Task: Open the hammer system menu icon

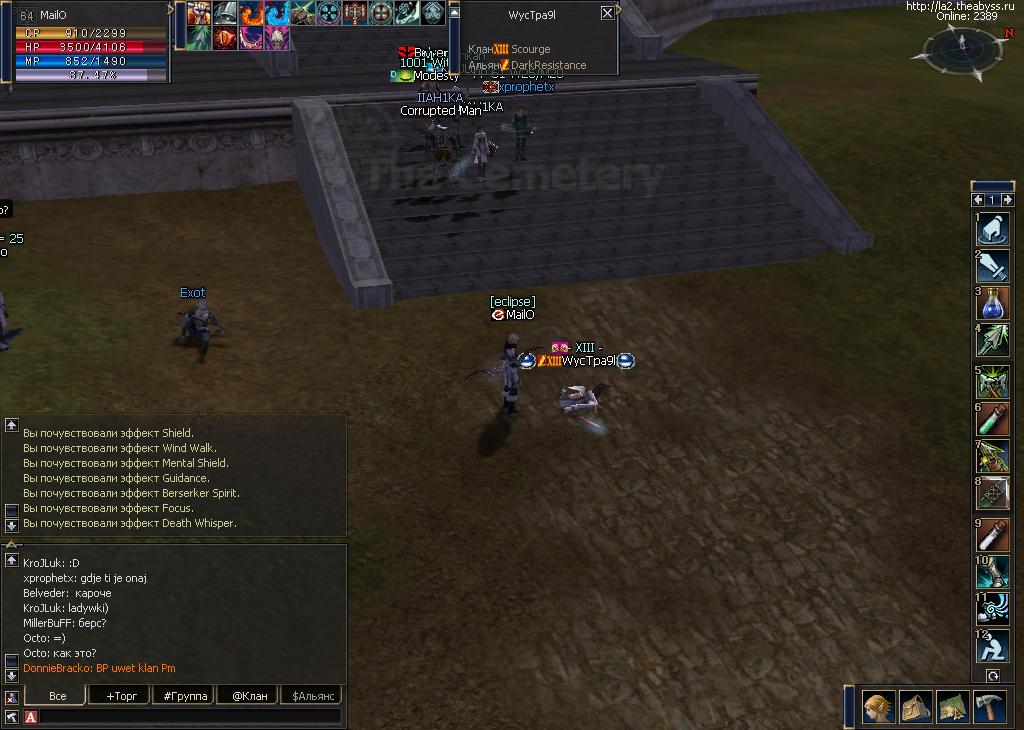Action: point(989,707)
